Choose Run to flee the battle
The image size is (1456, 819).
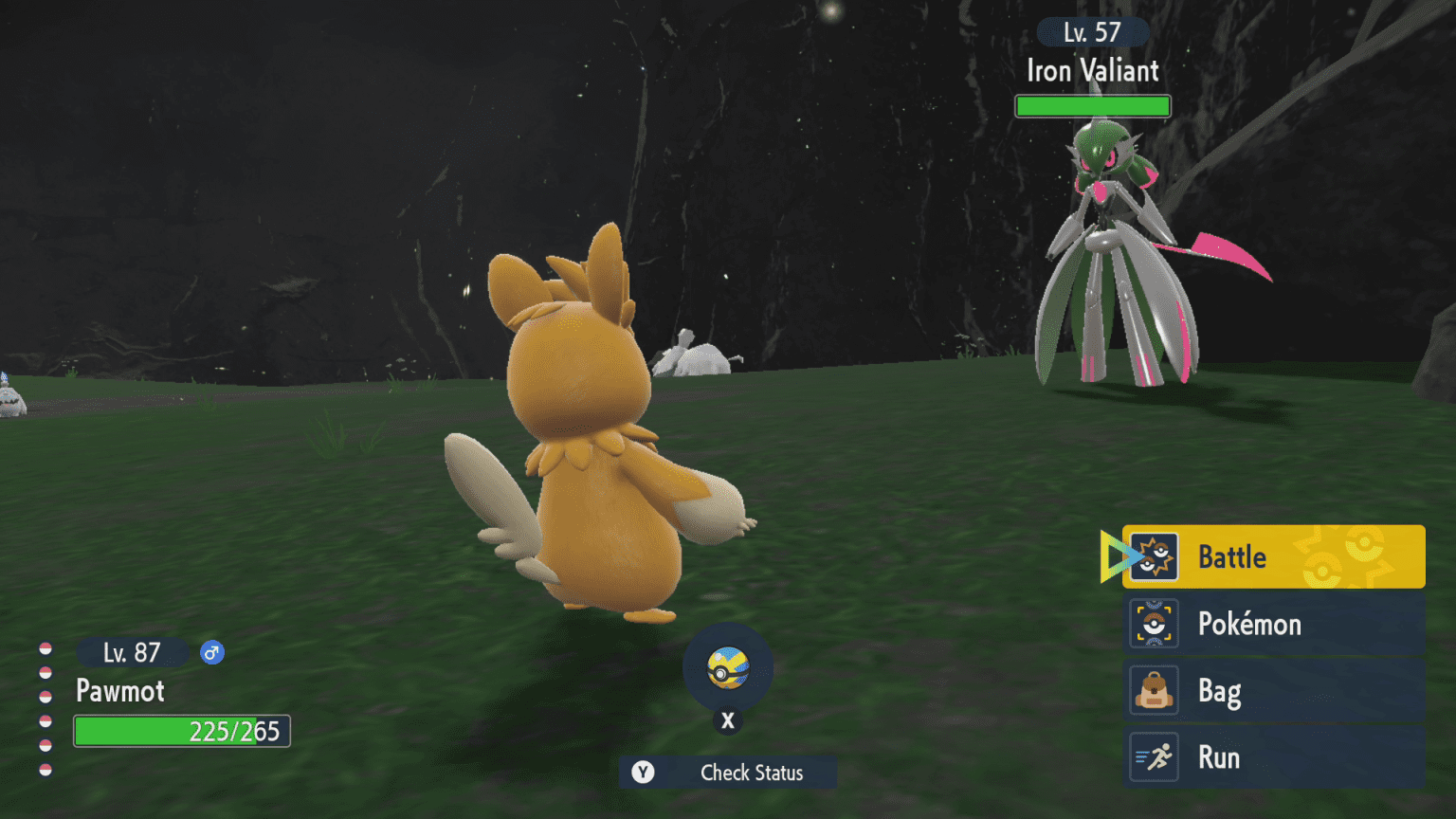pos(1272,757)
